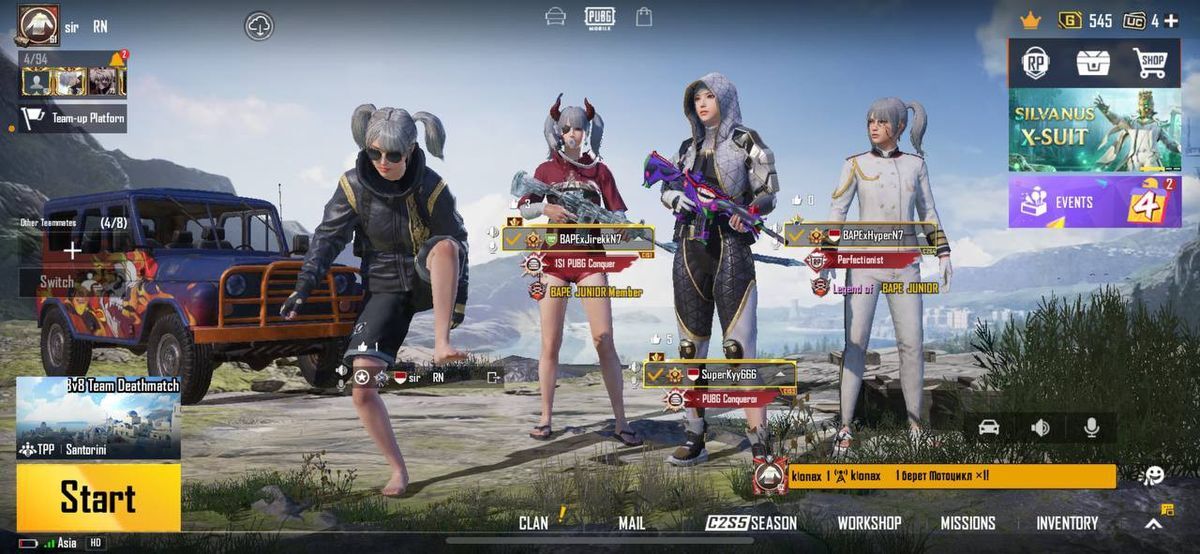Open the Workshop menu
1200x554 pixels.
869,522
